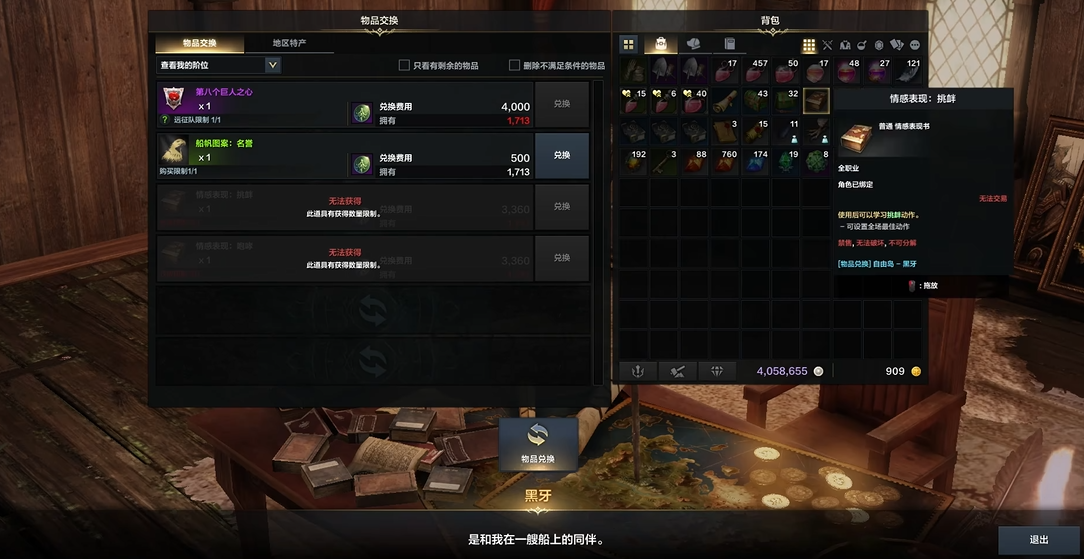This screenshot has width=1084, height=559.
Task: Enable 删除不满足条件的物品 filter
Action: pos(514,65)
